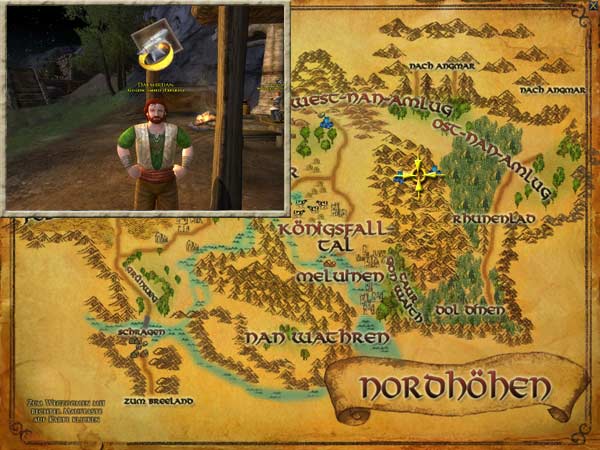This screenshot has width=600, height=450.
Task: Open the NPC screenshot inset thumbnail
Action: (x=146, y=107)
